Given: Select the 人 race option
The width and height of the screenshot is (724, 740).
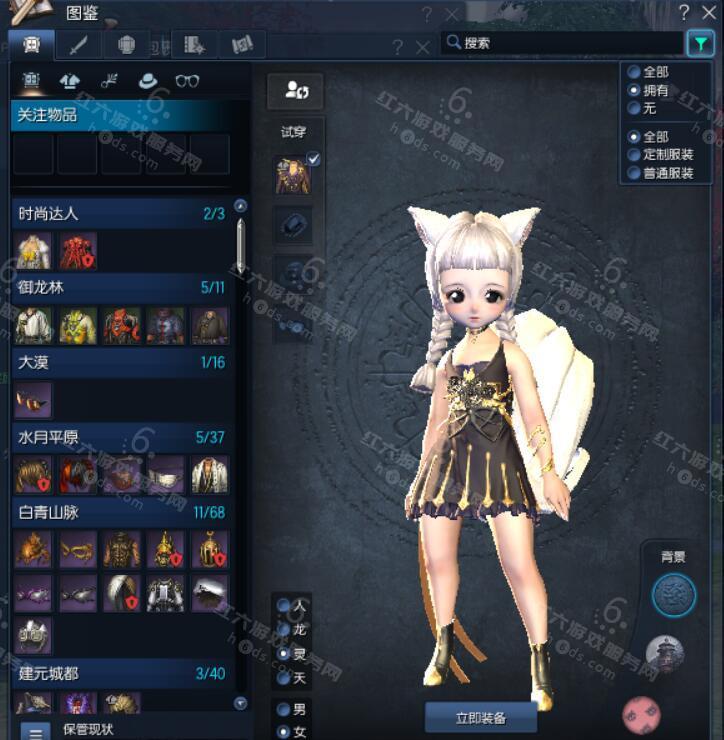Looking at the screenshot, I should coord(284,606).
